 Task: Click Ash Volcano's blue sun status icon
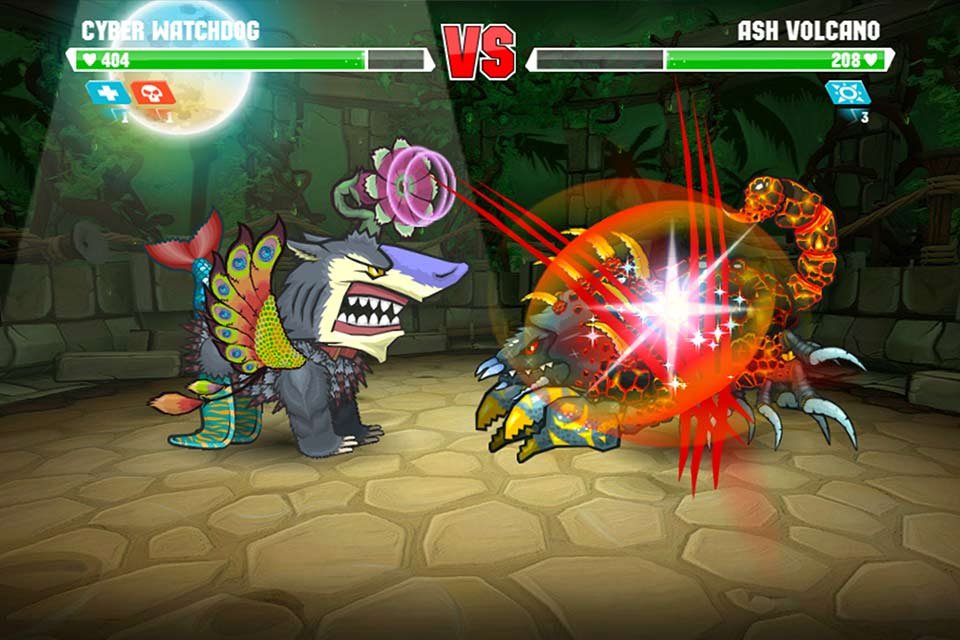[846, 93]
